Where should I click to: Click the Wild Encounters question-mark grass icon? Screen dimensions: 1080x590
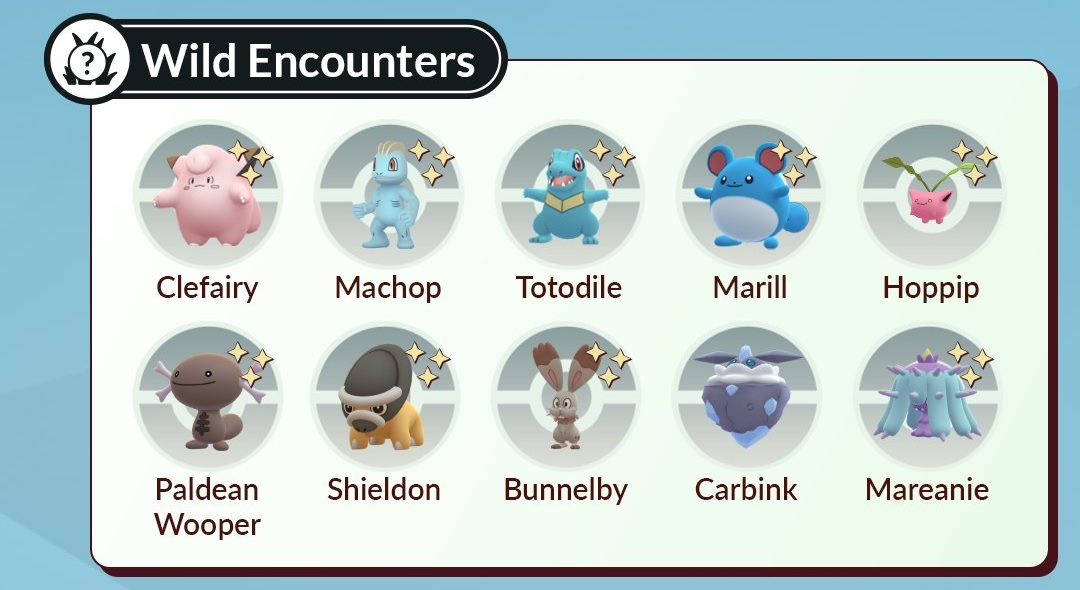point(88,59)
